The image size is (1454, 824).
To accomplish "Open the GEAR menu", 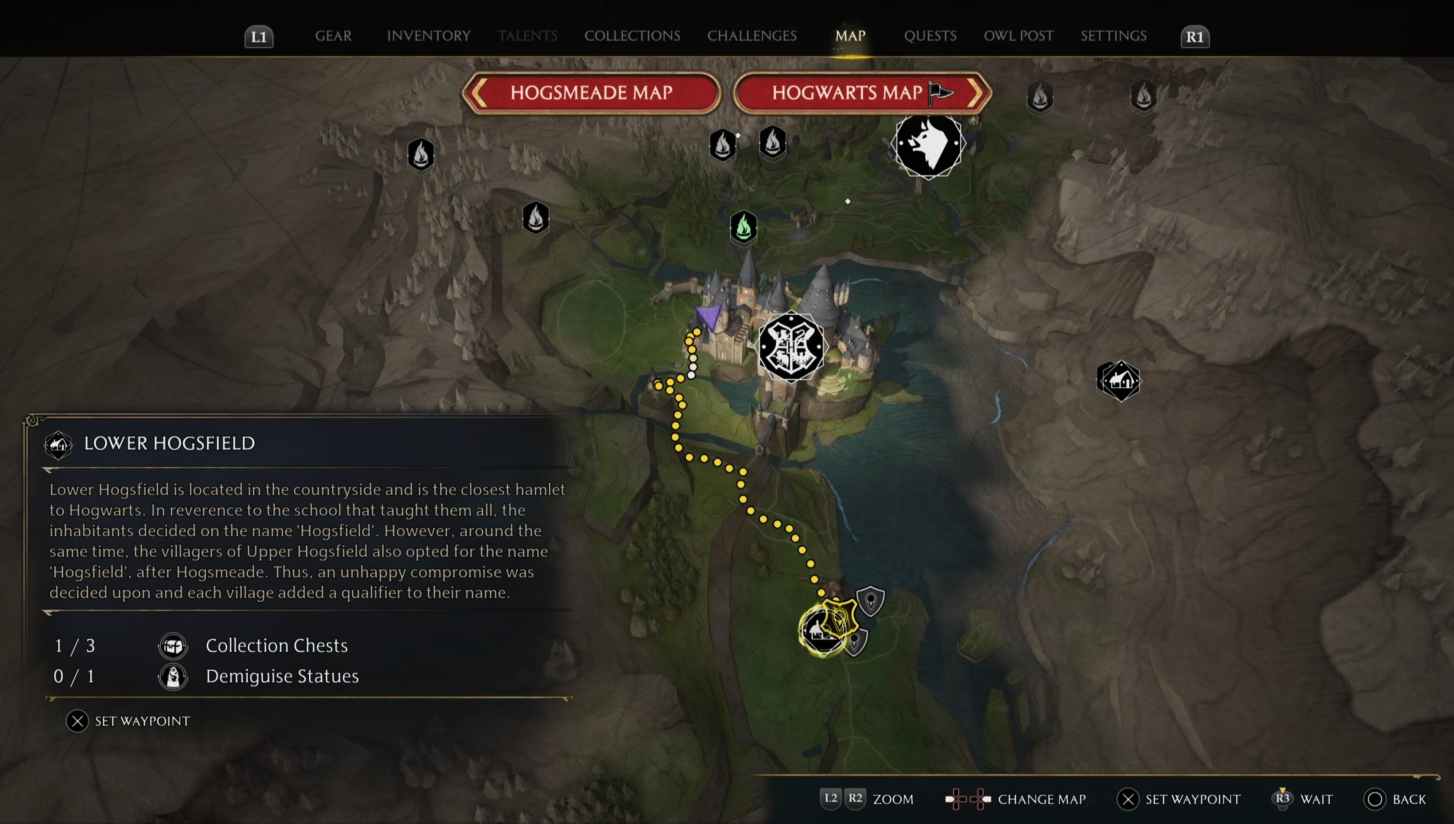I will (x=333, y=35).
